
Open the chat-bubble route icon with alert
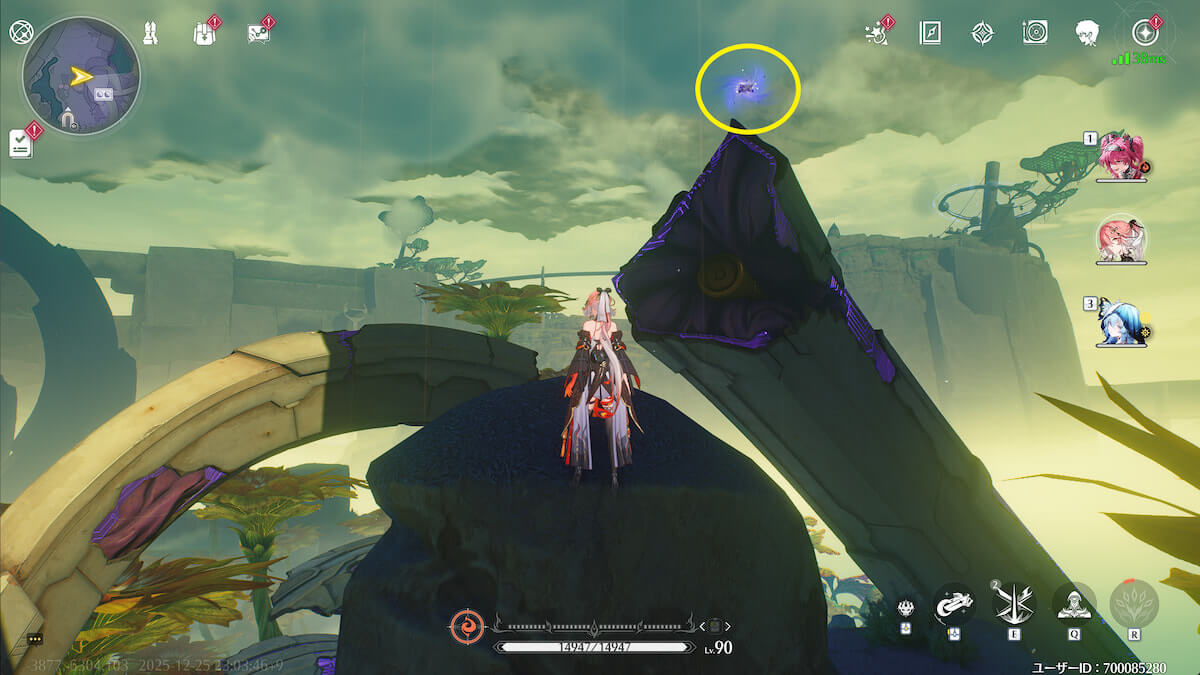pos(258,32)
